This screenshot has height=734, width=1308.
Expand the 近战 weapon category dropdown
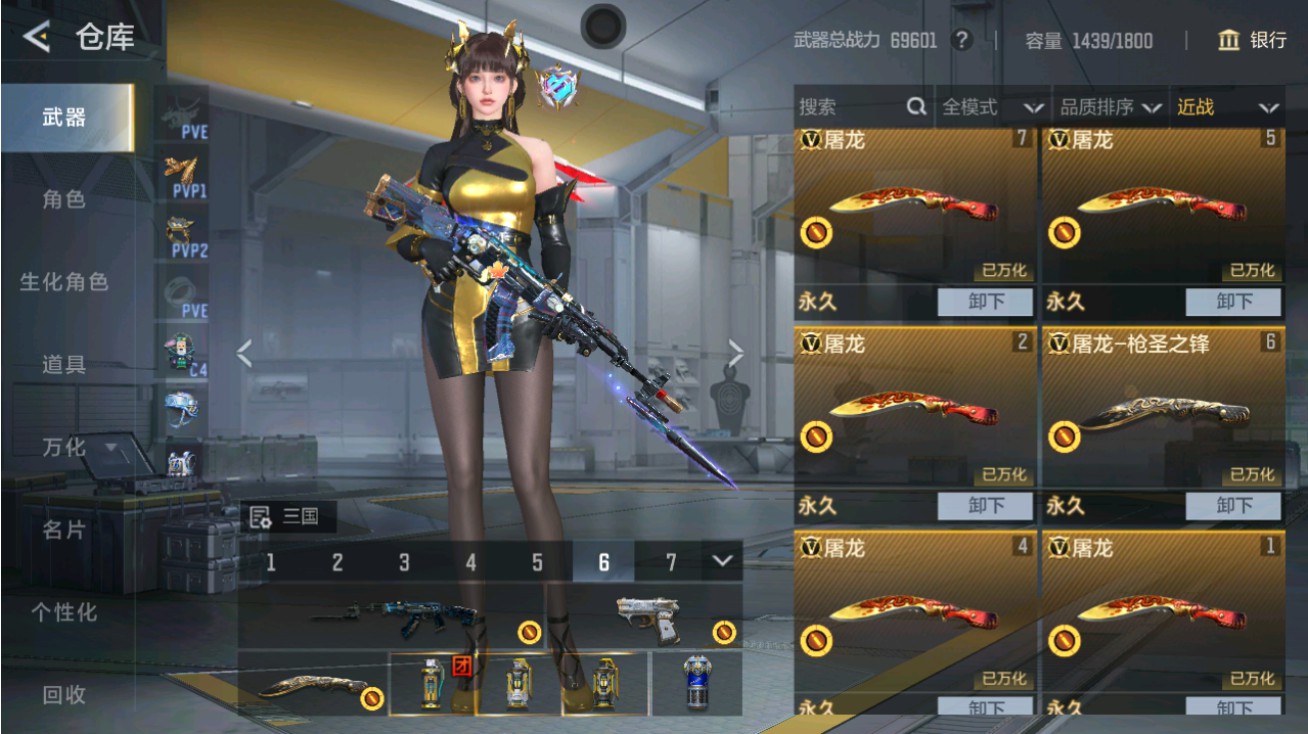point(1225,107)
